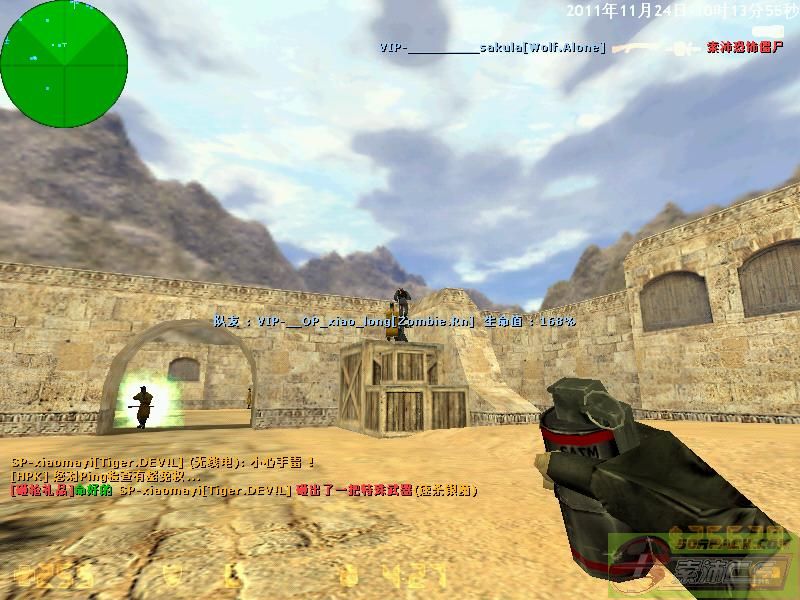
Task: Select SP-xiaomayi's radio chat message
Action: pyautogui.click(x=164, y=462)
